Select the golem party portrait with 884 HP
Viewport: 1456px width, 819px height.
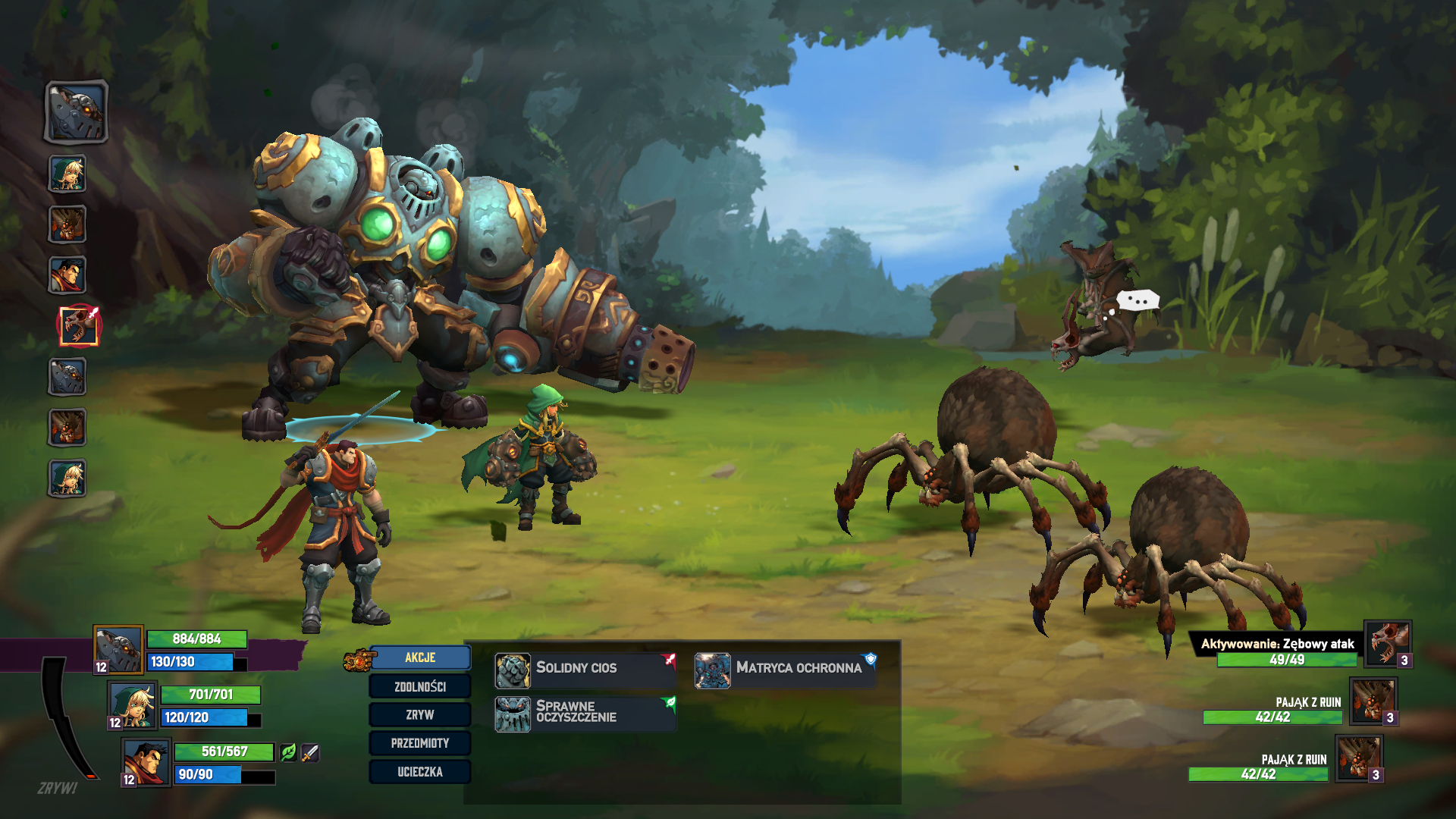(118, 649)
